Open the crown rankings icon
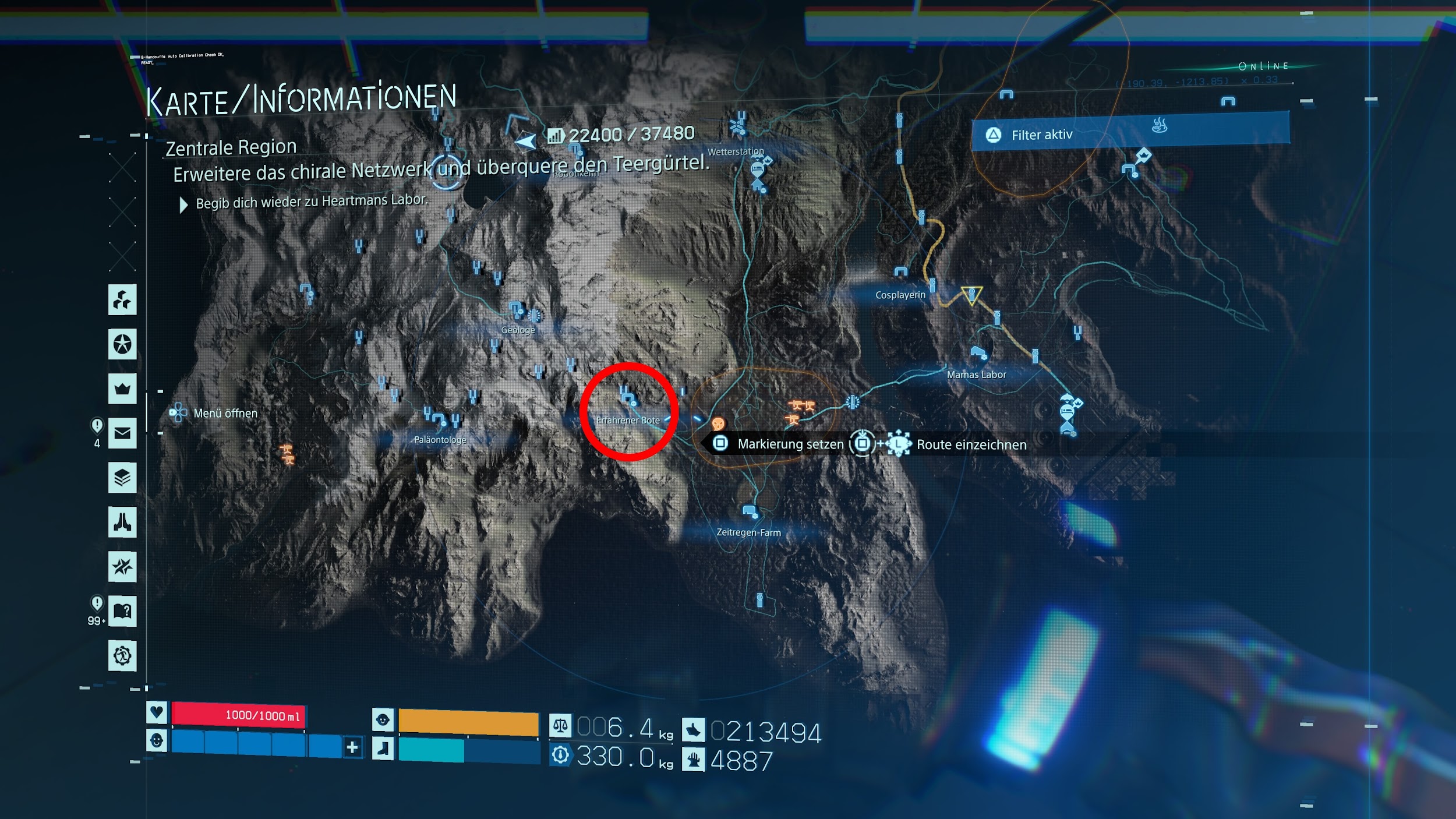This screenshot has width=1456, height=819. 122,389
